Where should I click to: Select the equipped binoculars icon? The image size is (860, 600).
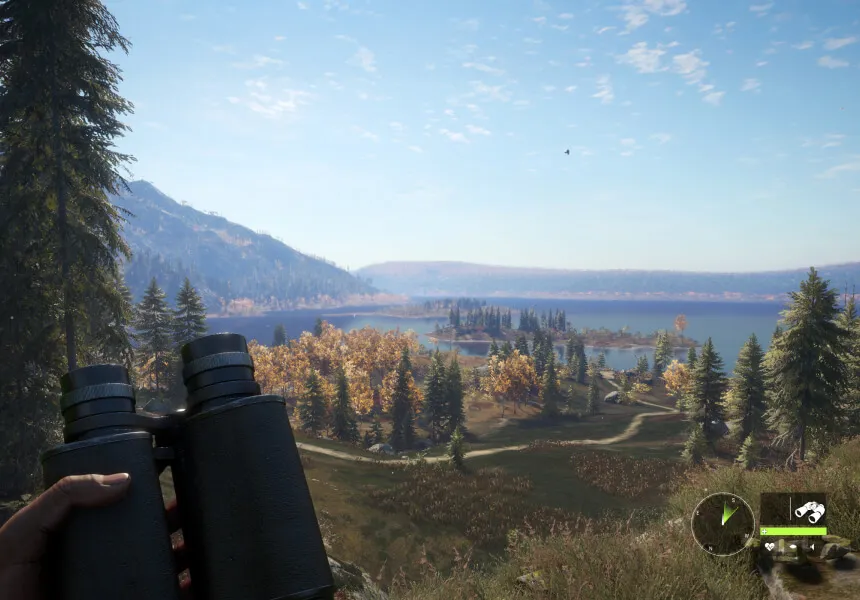point(808,511)
